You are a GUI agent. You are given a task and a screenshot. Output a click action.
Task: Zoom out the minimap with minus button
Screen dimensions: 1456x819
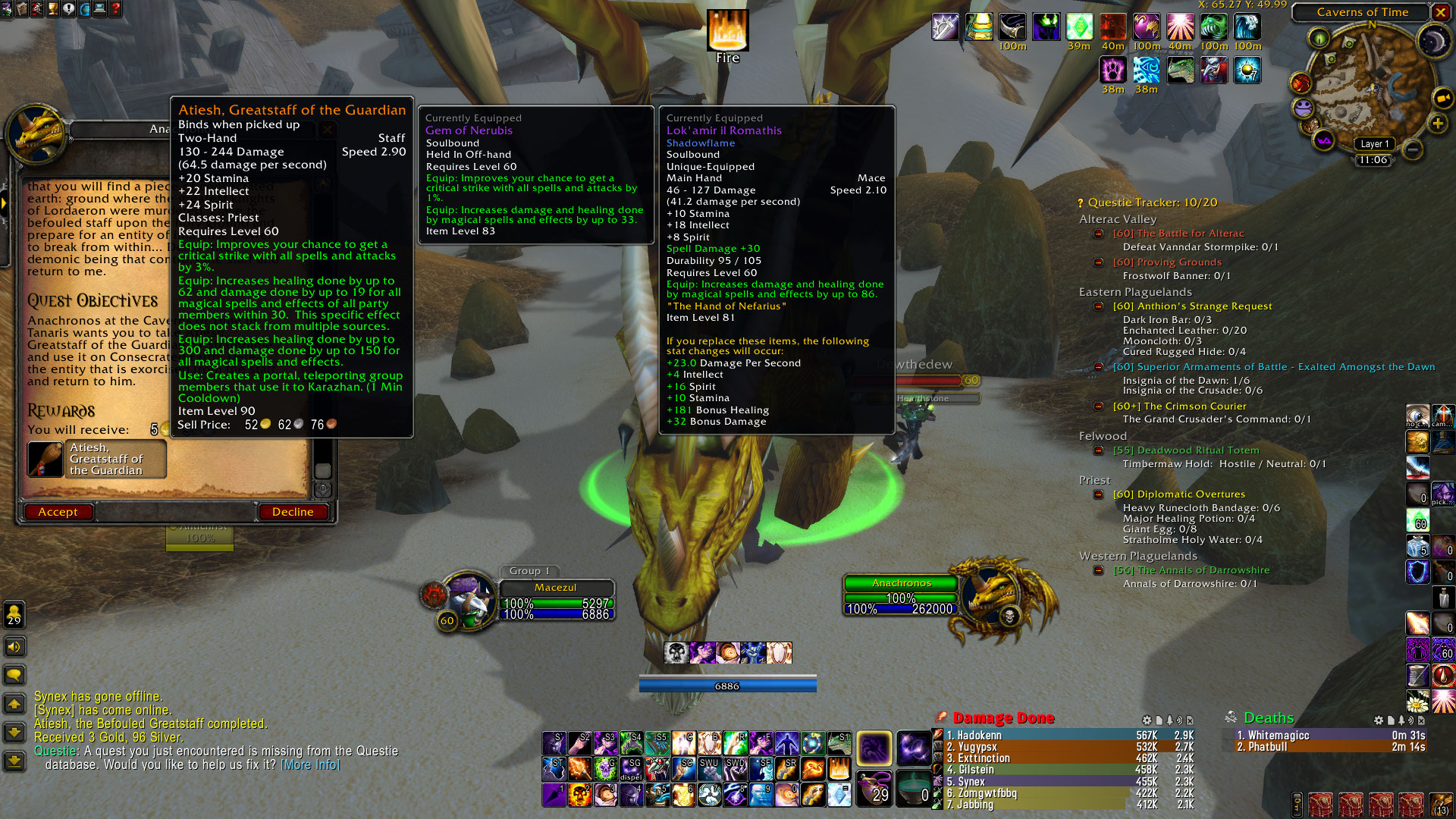(x=1412, y=149)
